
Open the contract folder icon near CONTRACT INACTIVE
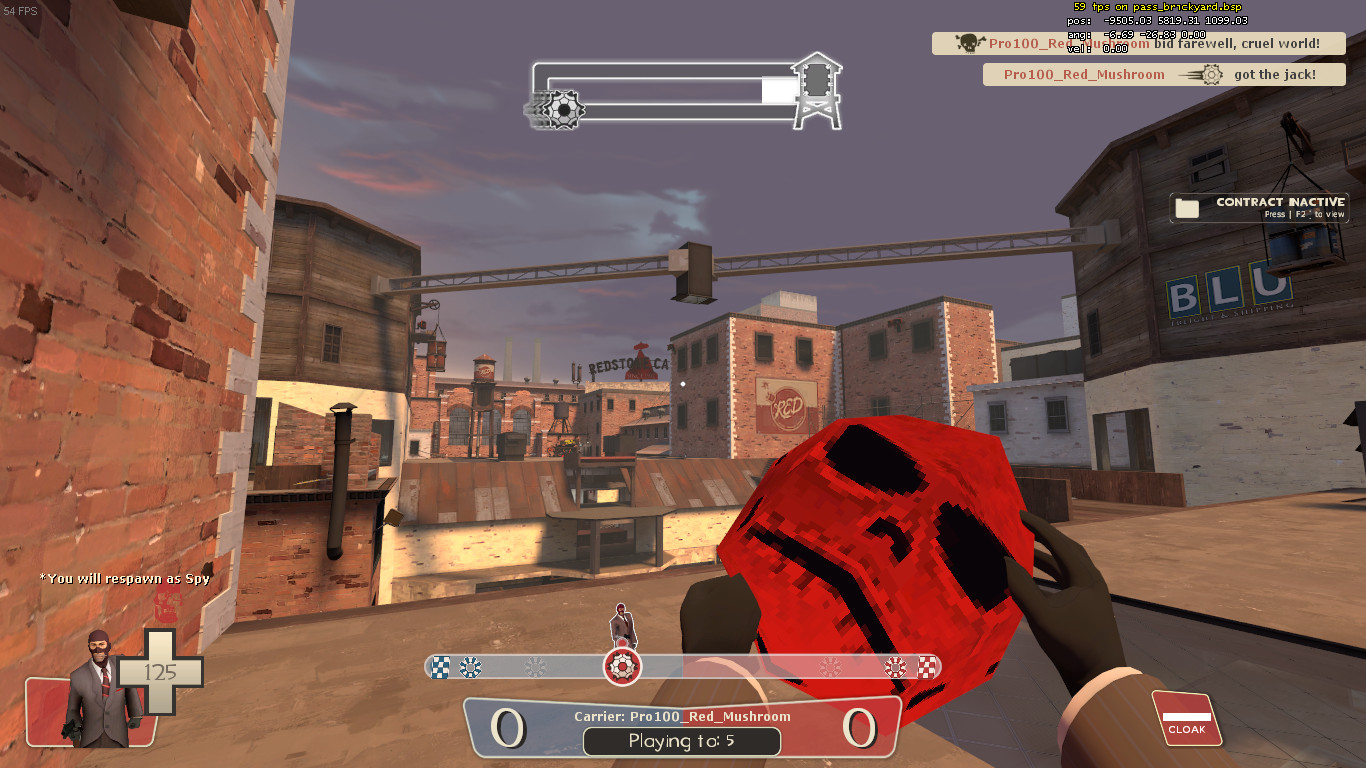click(x=1186, y=206)
